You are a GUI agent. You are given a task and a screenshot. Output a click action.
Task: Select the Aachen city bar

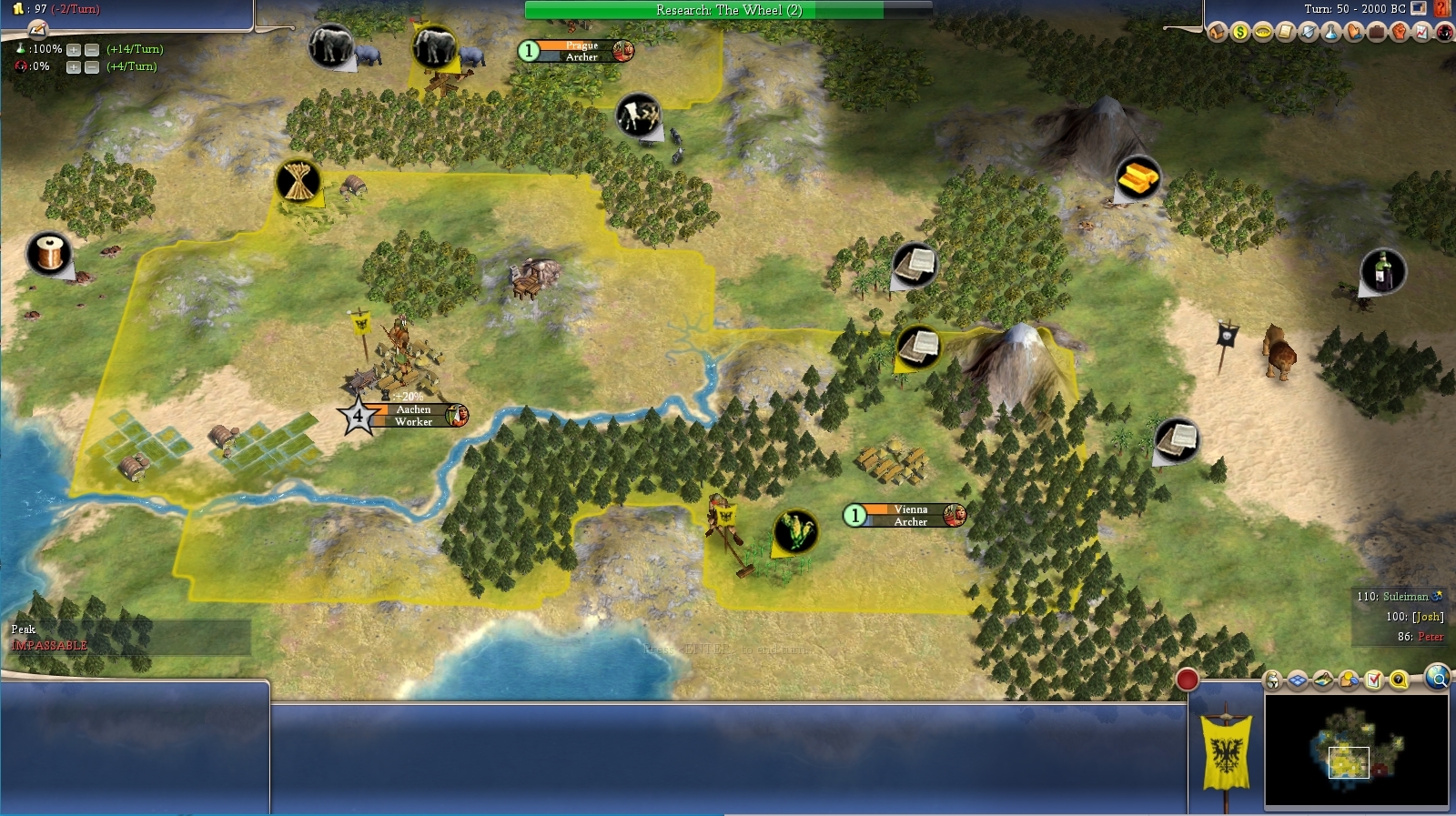pos(414,415)
